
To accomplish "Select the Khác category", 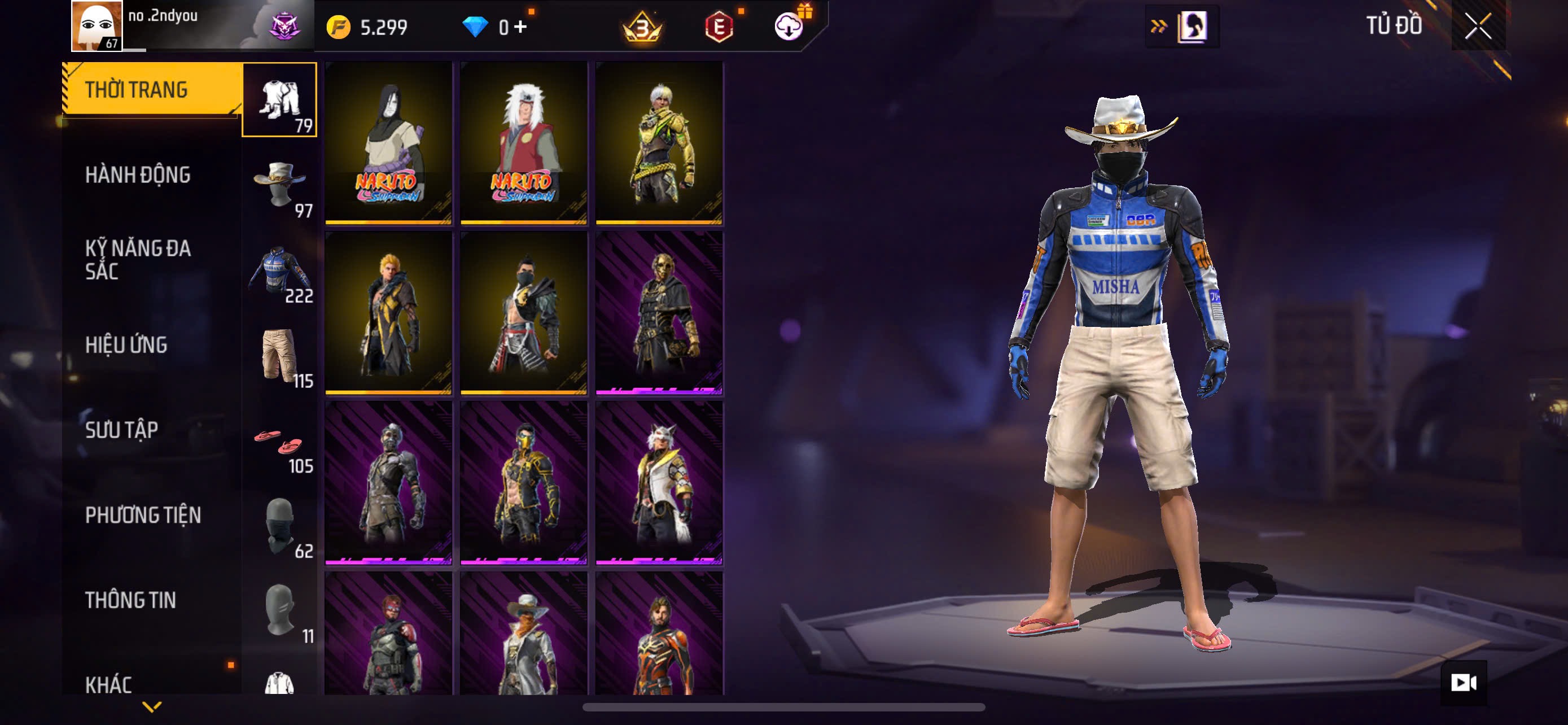I will [108, 684].
